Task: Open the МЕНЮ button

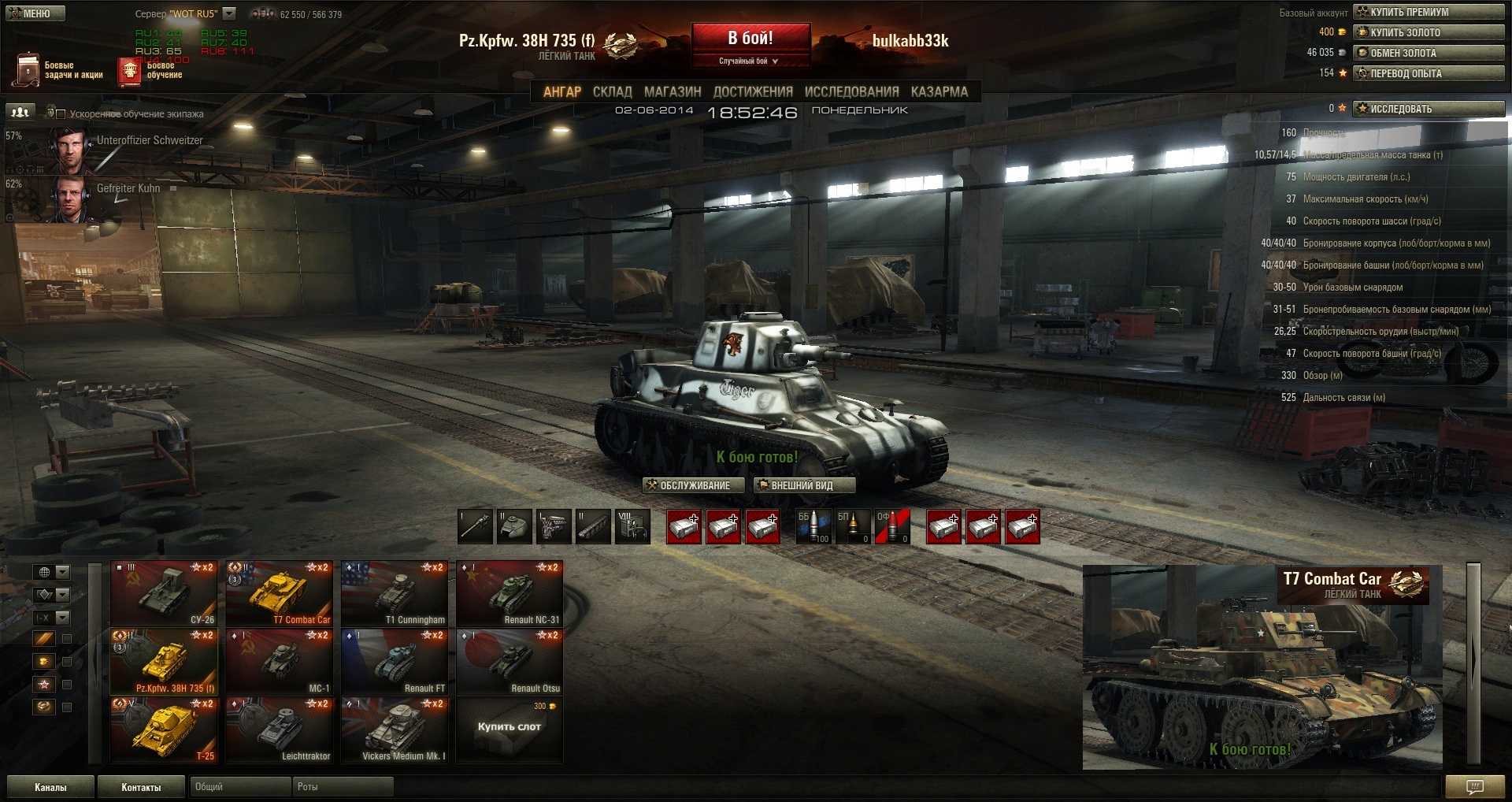Action: (36, 13)
